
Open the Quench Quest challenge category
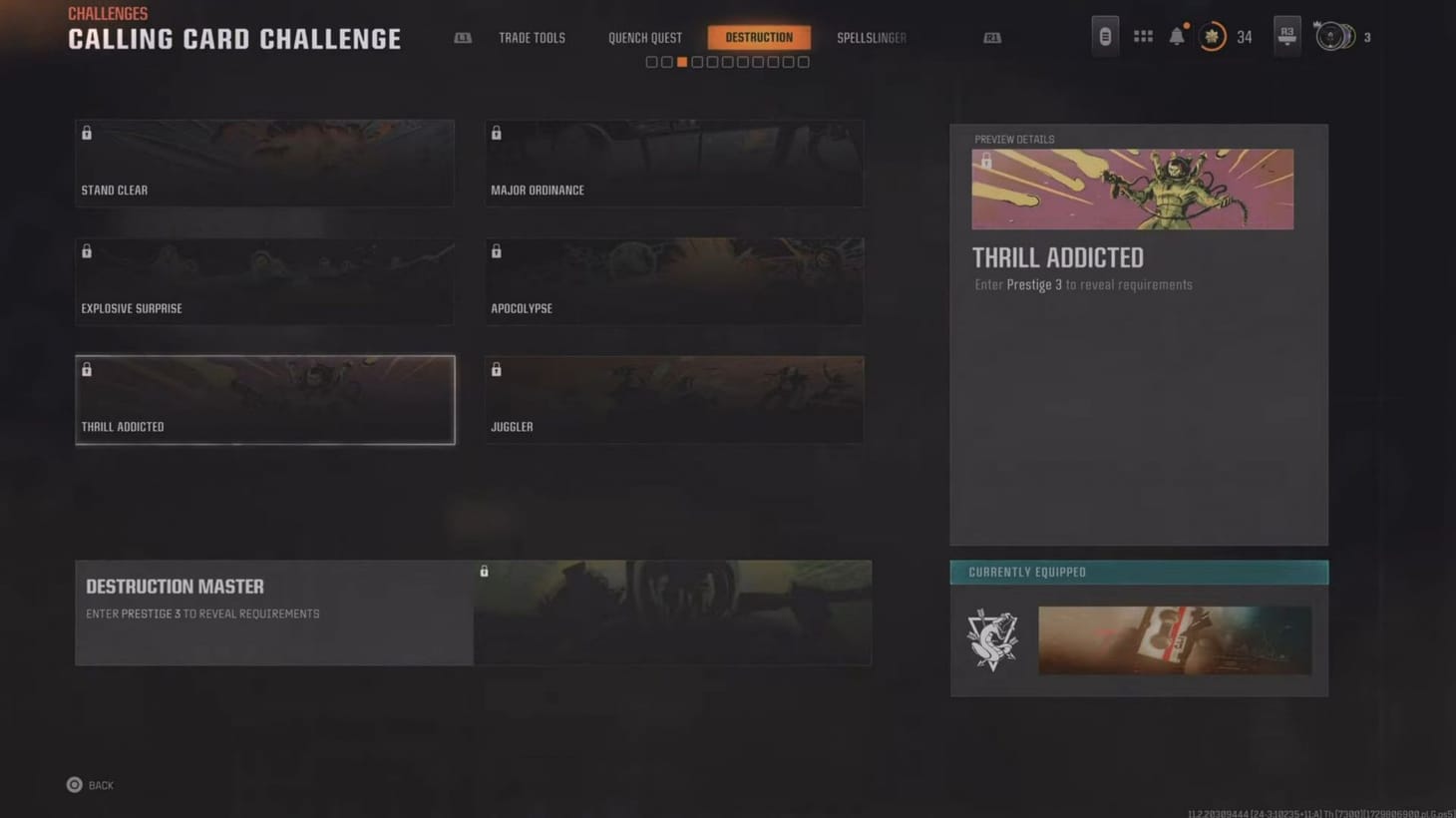pyautogui.click(x=644, y=37)
